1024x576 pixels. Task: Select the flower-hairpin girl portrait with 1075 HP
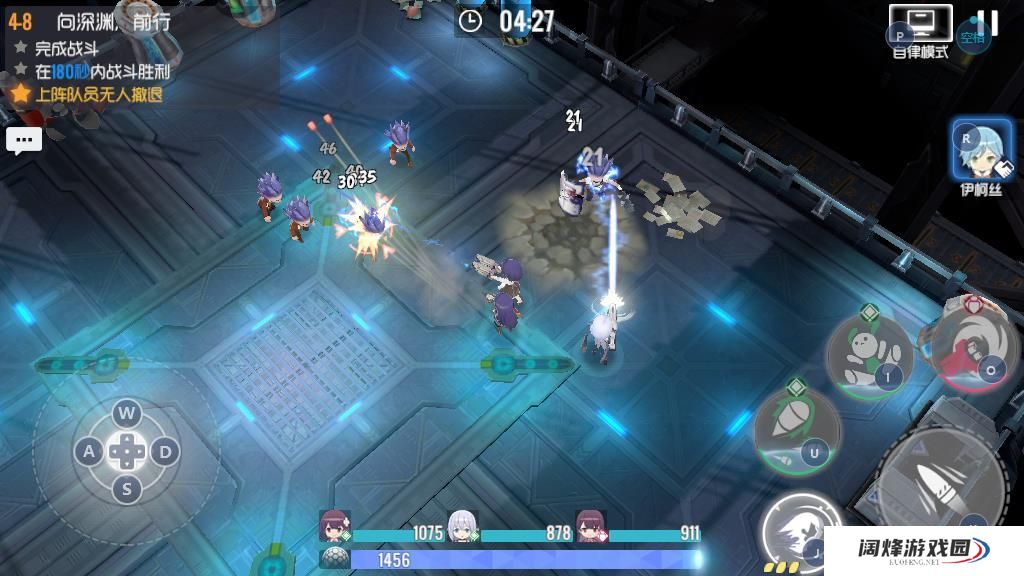334,525
